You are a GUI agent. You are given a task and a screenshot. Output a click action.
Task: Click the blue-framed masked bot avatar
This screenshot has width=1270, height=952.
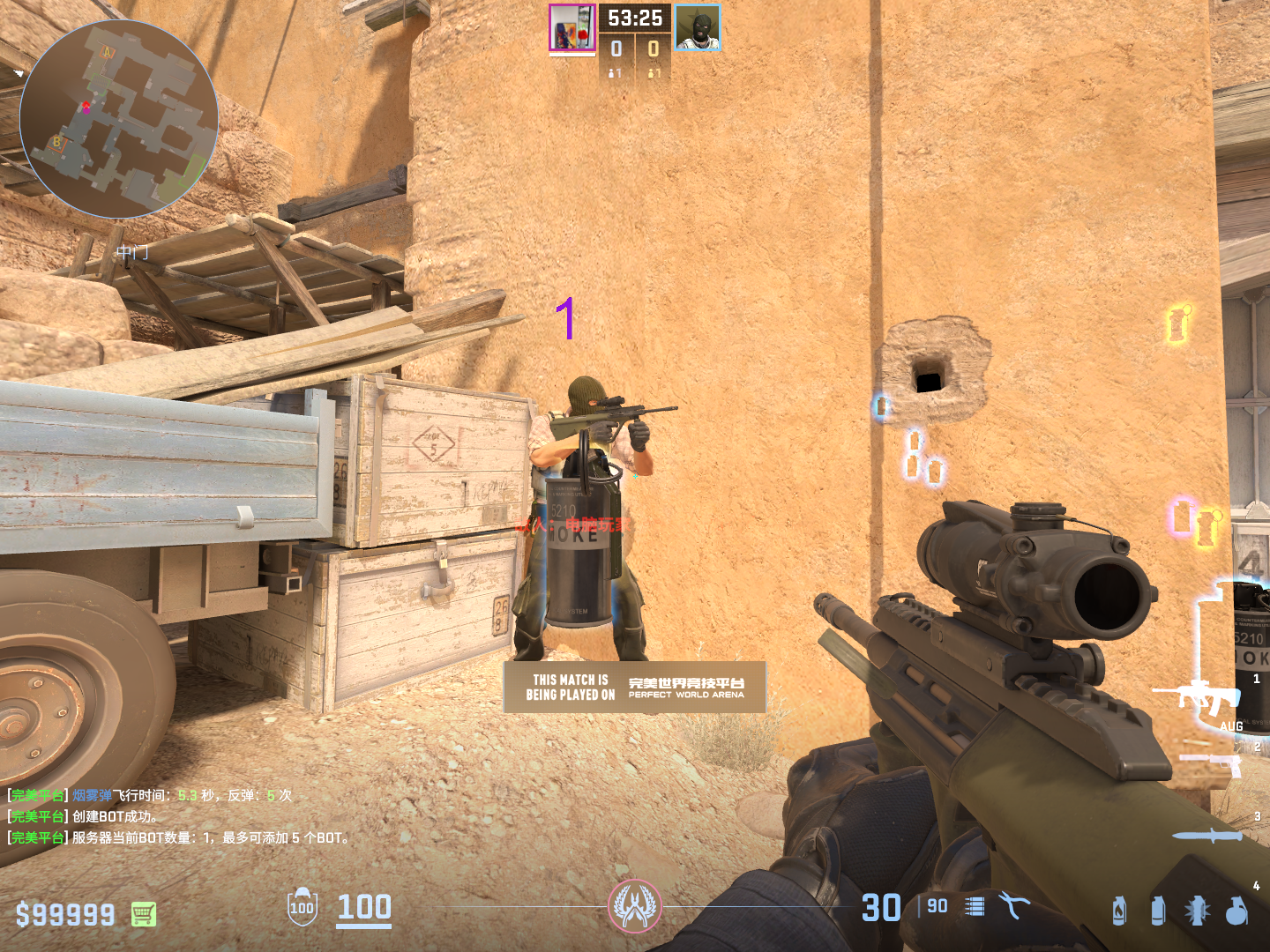coord(698,27)
